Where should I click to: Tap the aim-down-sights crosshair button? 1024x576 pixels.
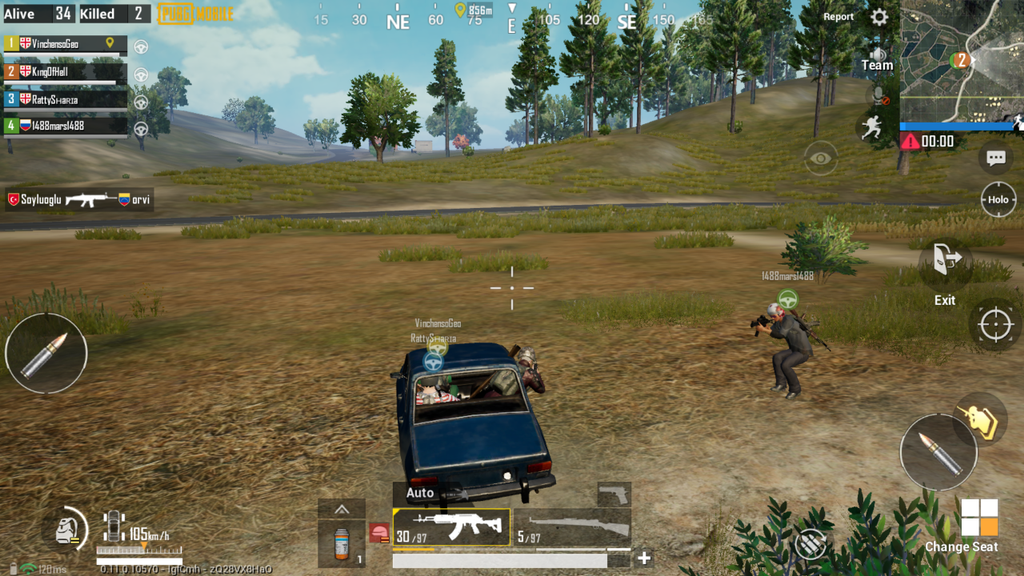tap(995, 324)
